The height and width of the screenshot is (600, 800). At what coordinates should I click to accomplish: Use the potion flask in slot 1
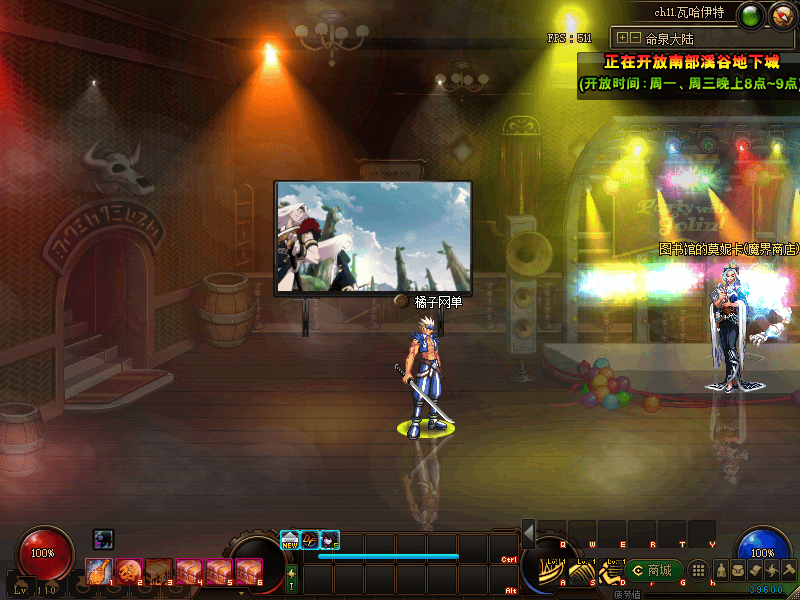pos(99,571)
